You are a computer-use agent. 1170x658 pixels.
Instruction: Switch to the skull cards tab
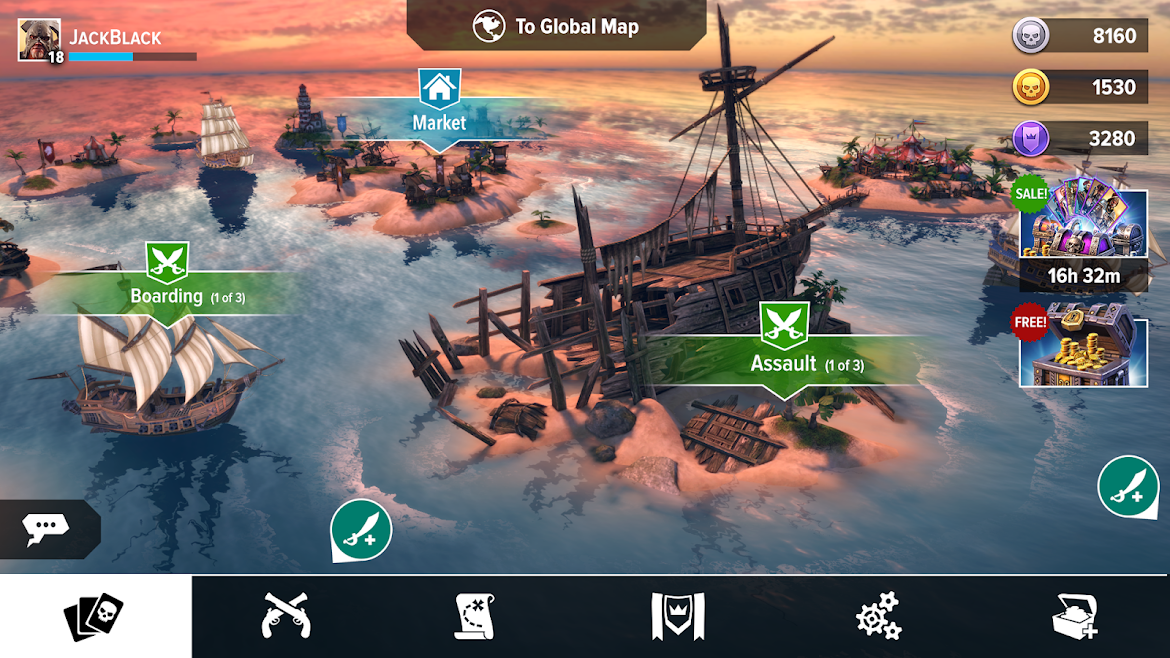coord(95,616)
